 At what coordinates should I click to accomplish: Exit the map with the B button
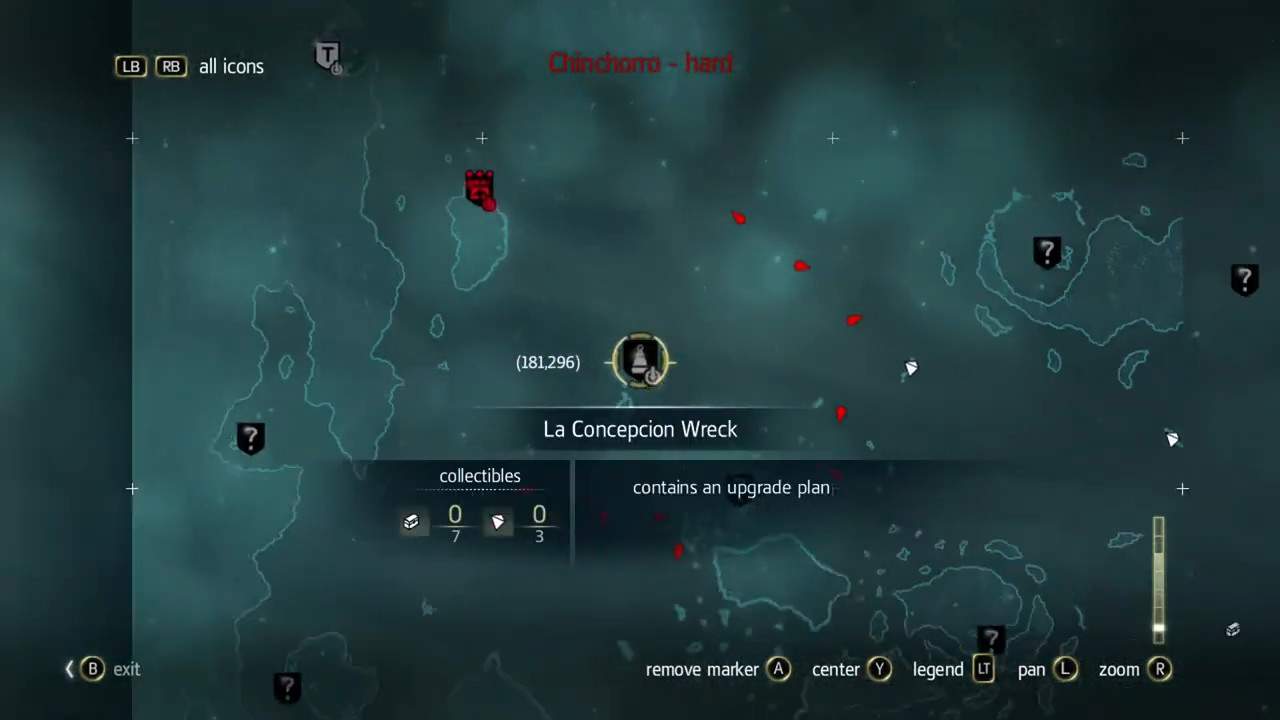tap(93, 669)
